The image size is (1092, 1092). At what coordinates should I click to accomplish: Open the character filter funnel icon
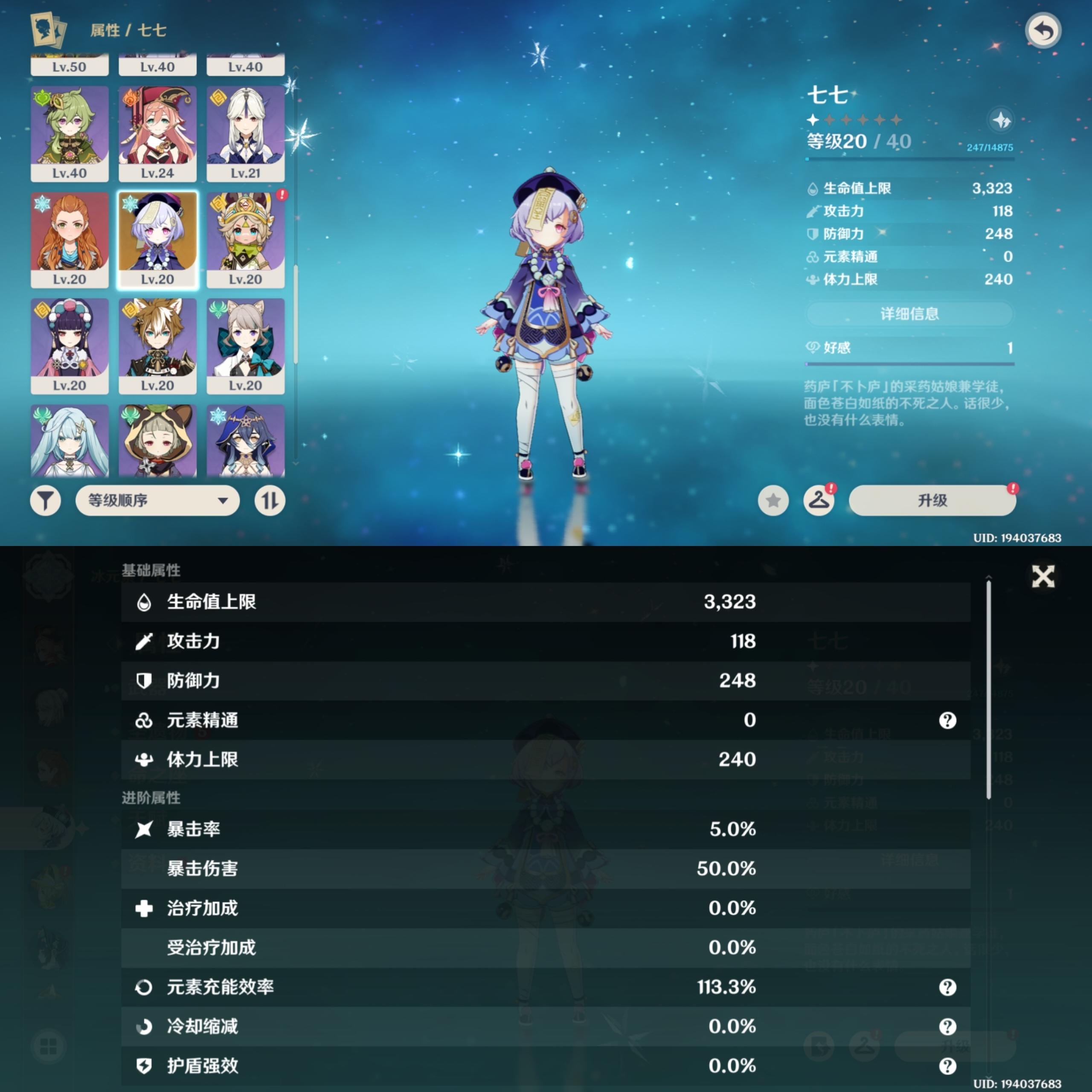46,501
